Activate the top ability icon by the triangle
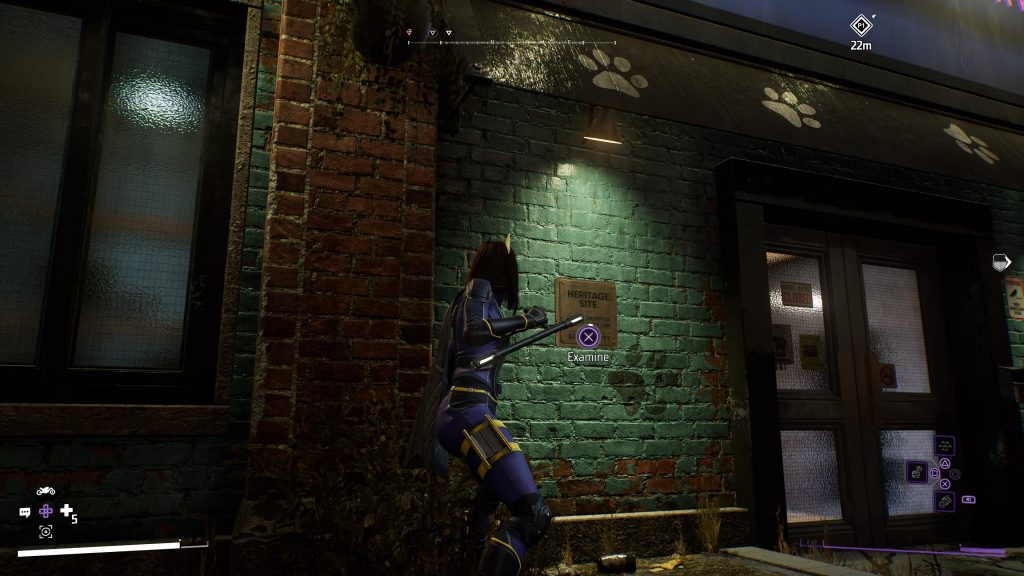1024x576 pixels. click(944, 446)
